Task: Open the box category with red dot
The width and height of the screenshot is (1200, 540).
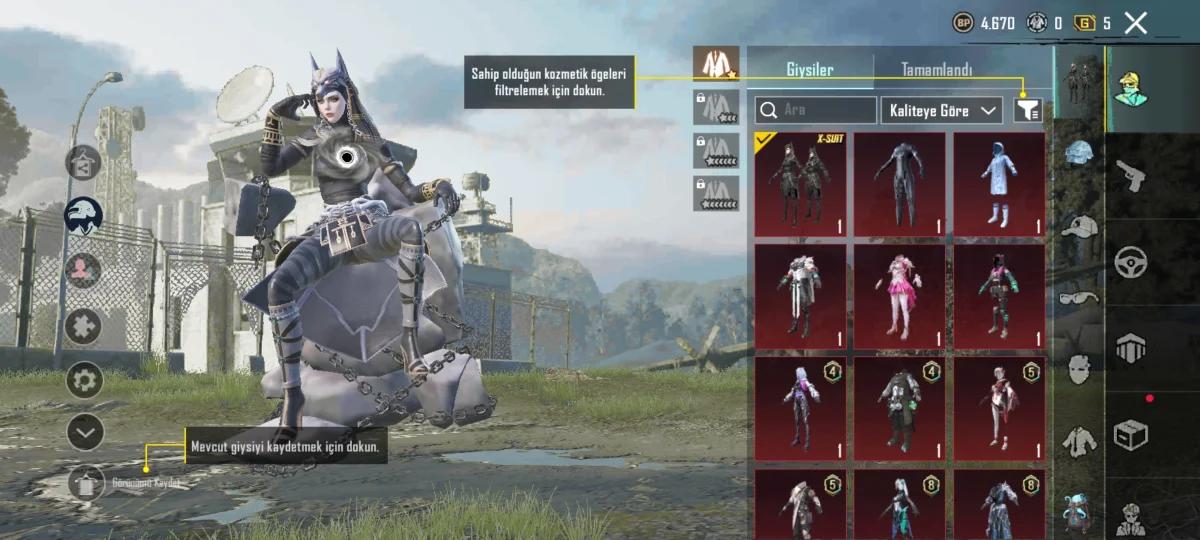Action: 1131,435
